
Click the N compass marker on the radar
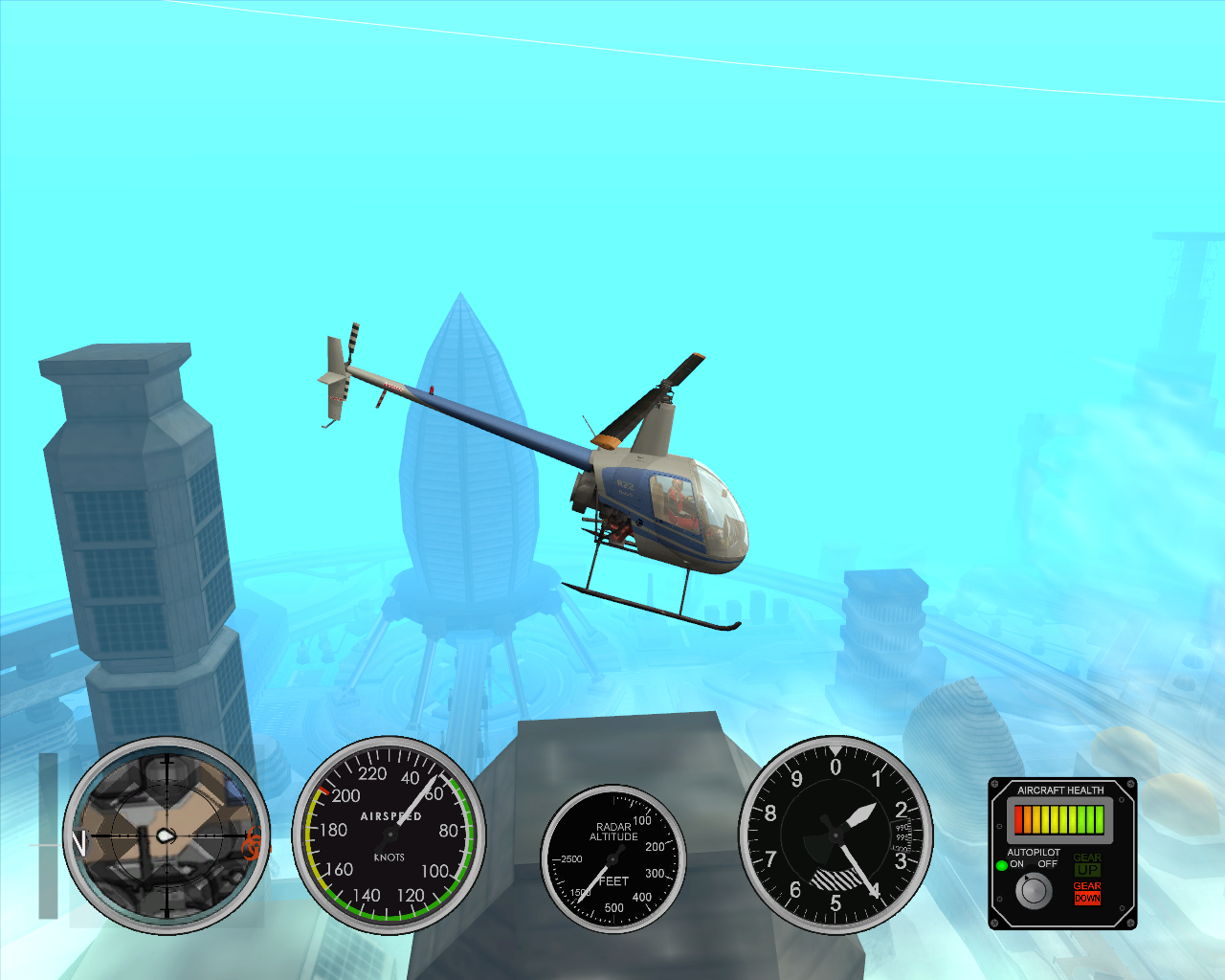[x=79, y=842]
